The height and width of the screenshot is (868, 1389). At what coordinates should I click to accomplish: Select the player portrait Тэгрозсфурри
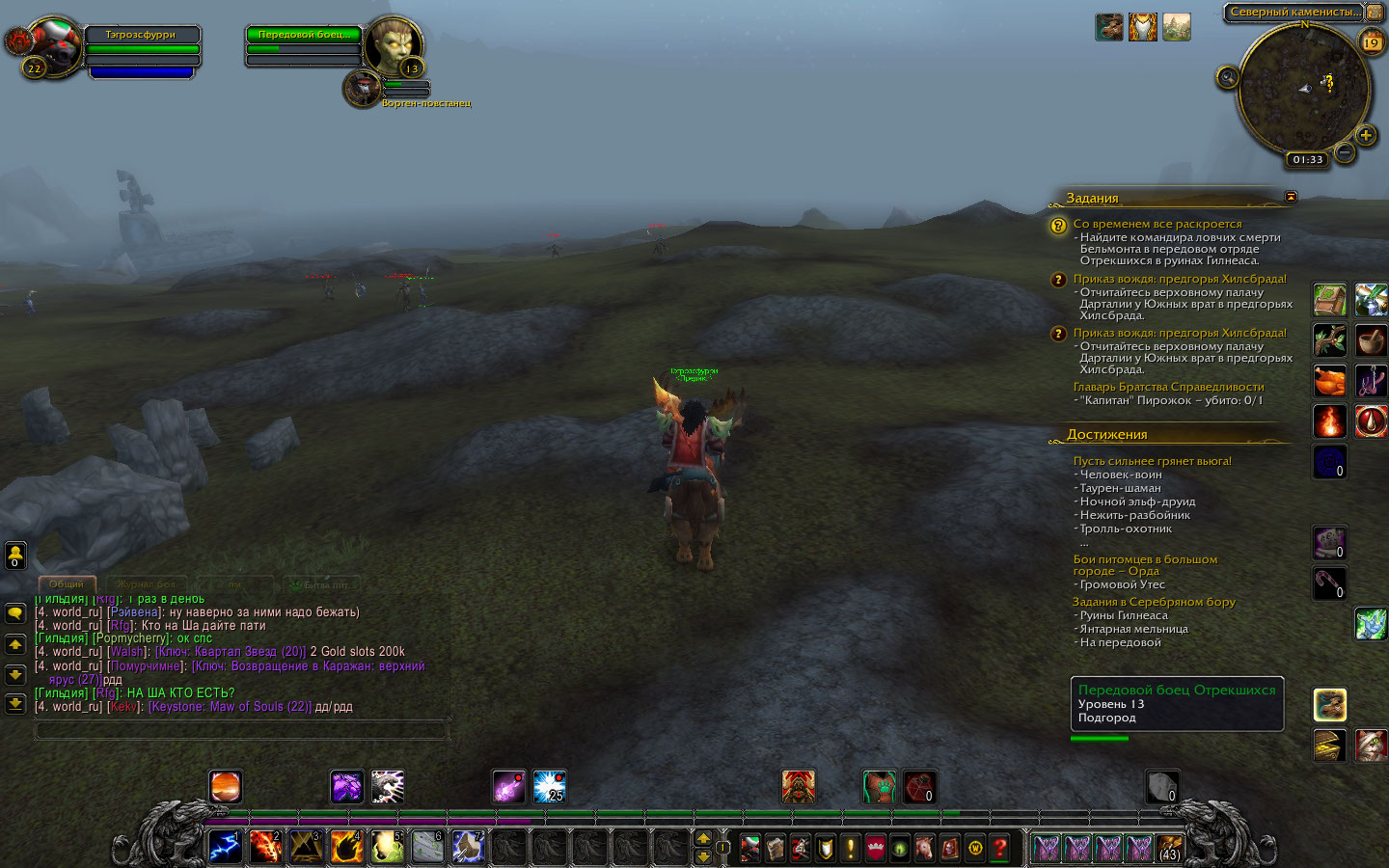point(53,44)
